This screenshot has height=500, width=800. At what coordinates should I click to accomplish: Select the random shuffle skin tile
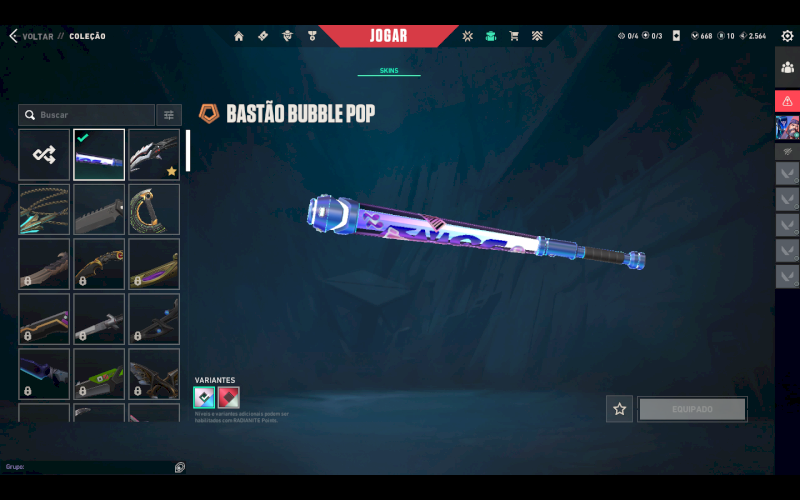(44, 154)
